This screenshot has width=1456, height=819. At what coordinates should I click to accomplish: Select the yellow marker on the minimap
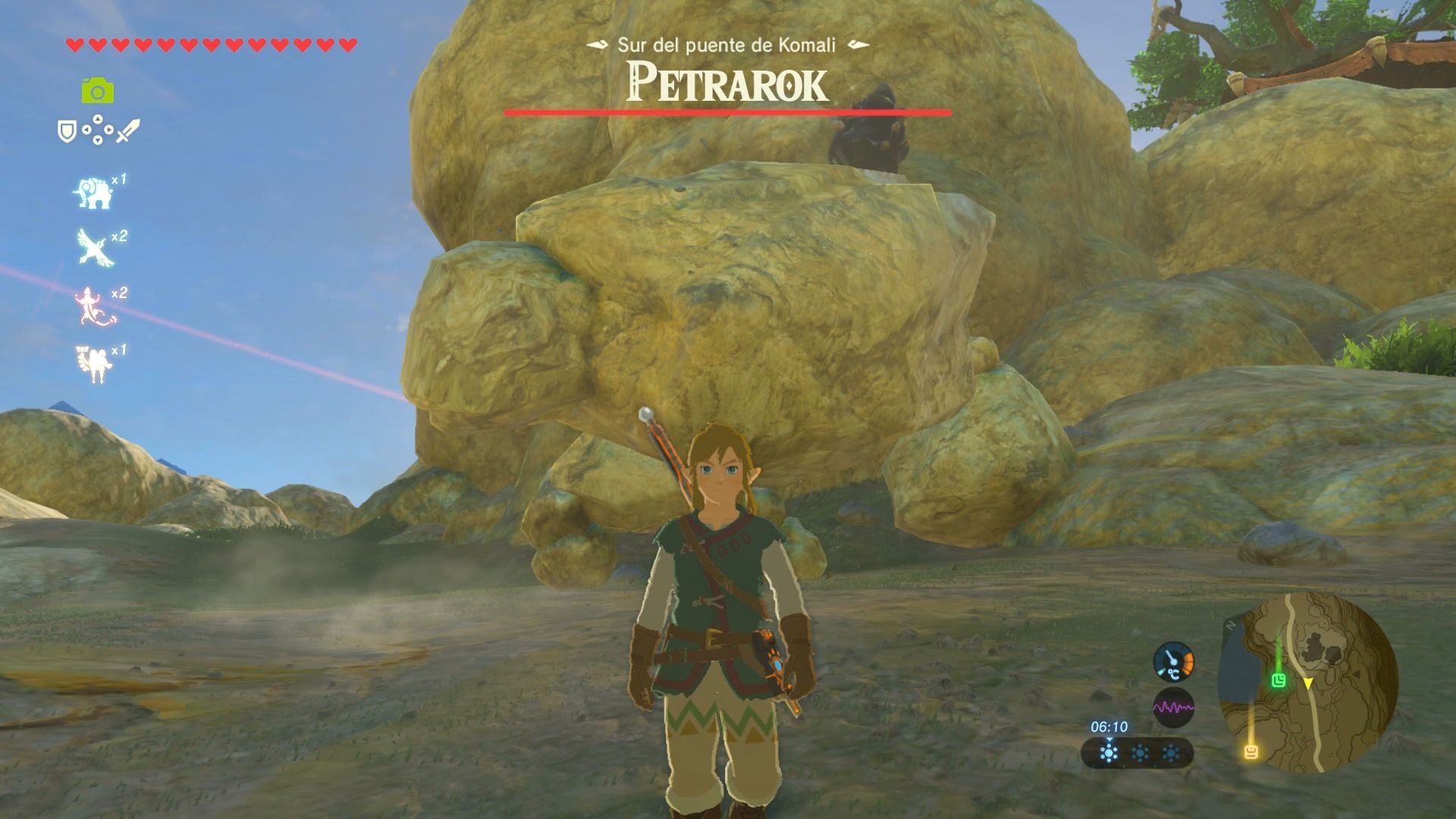(x=1251, y=752)
